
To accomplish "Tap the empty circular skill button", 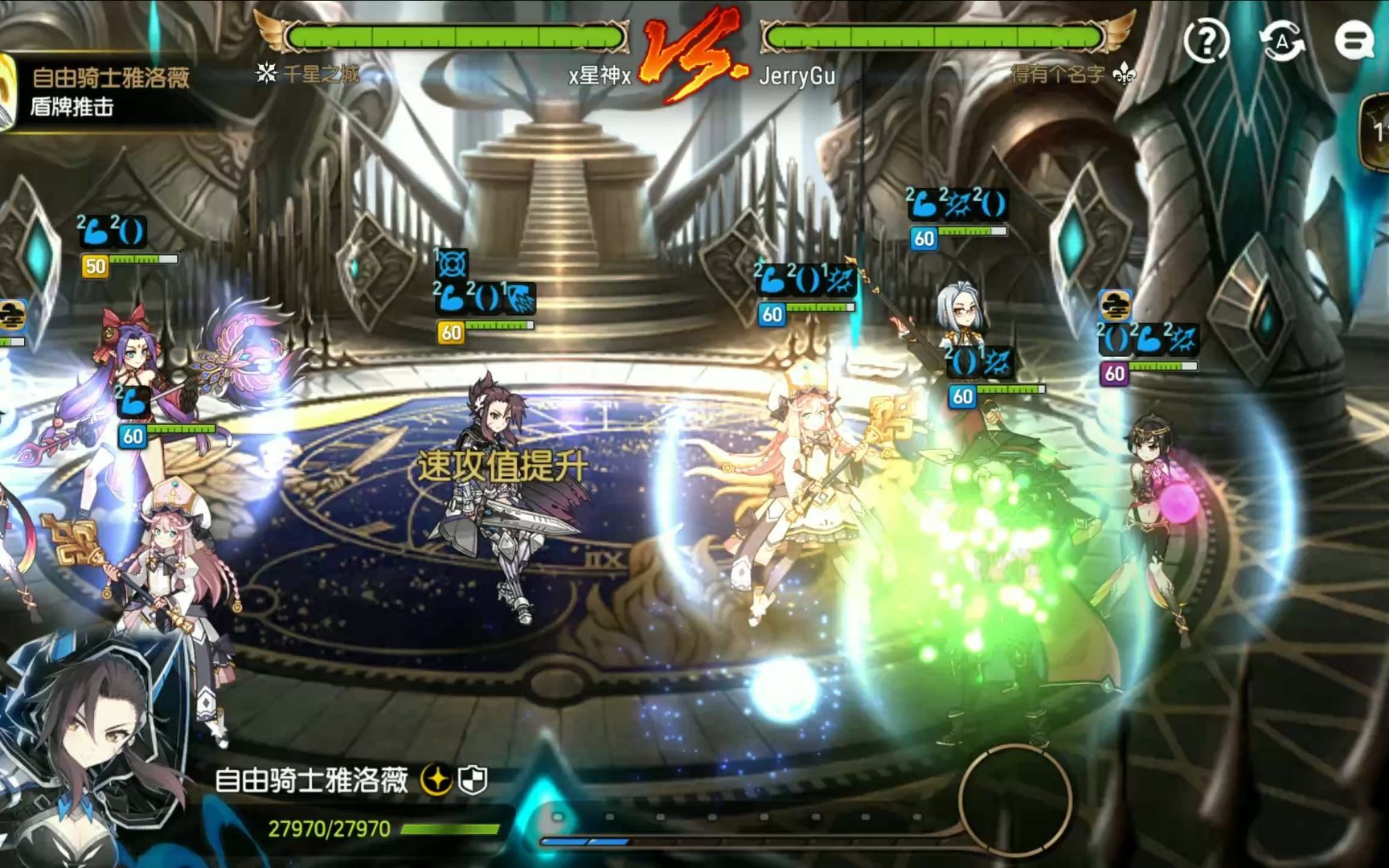I will [x=1015, y=799].
